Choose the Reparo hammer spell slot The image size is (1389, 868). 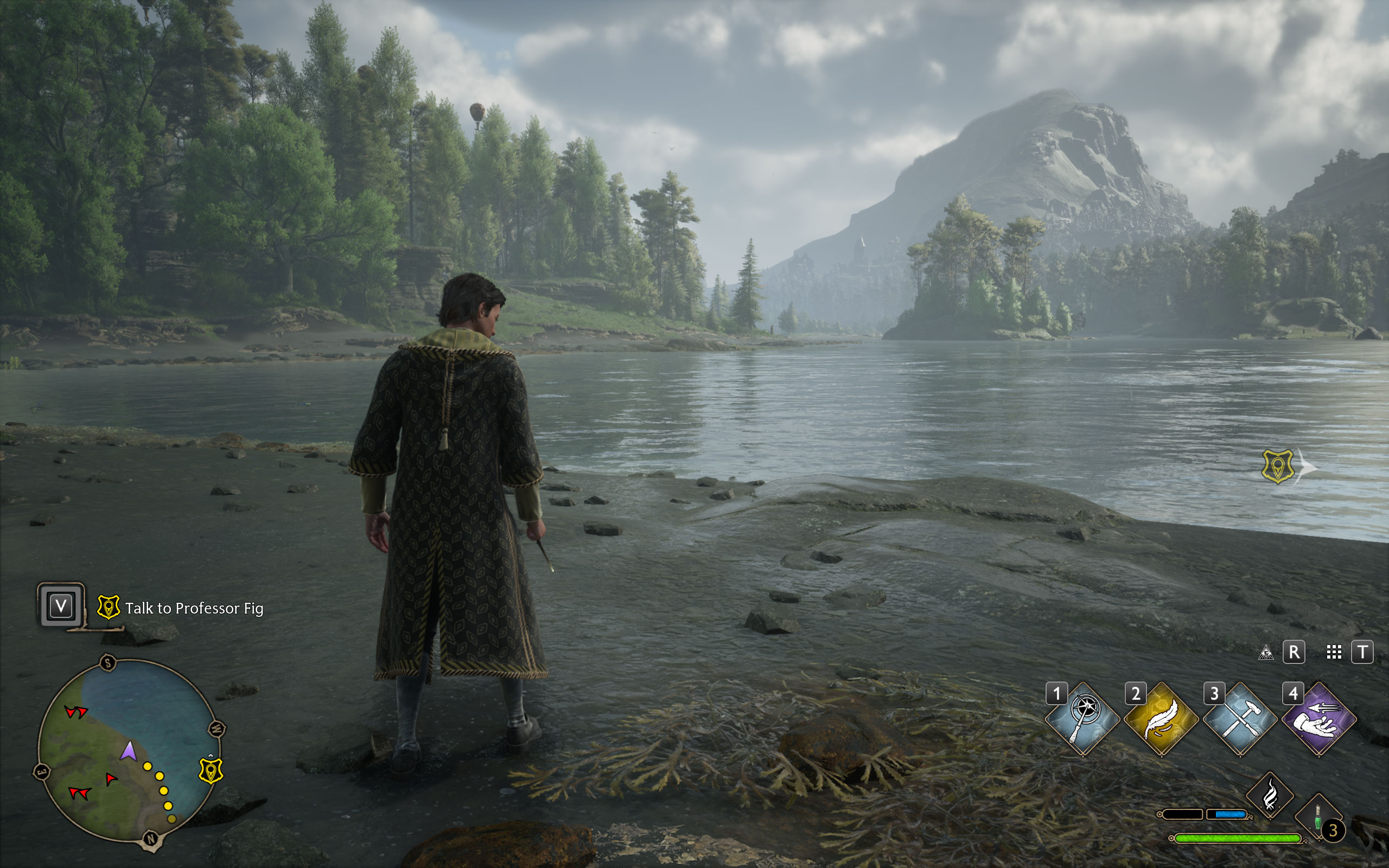pos(1240,719)
